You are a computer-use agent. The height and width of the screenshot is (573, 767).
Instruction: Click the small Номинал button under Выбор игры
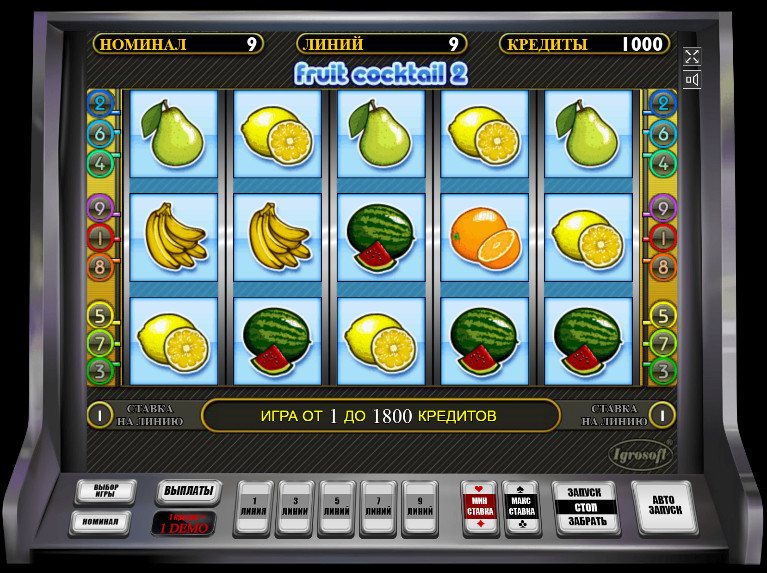coord(100,521)
